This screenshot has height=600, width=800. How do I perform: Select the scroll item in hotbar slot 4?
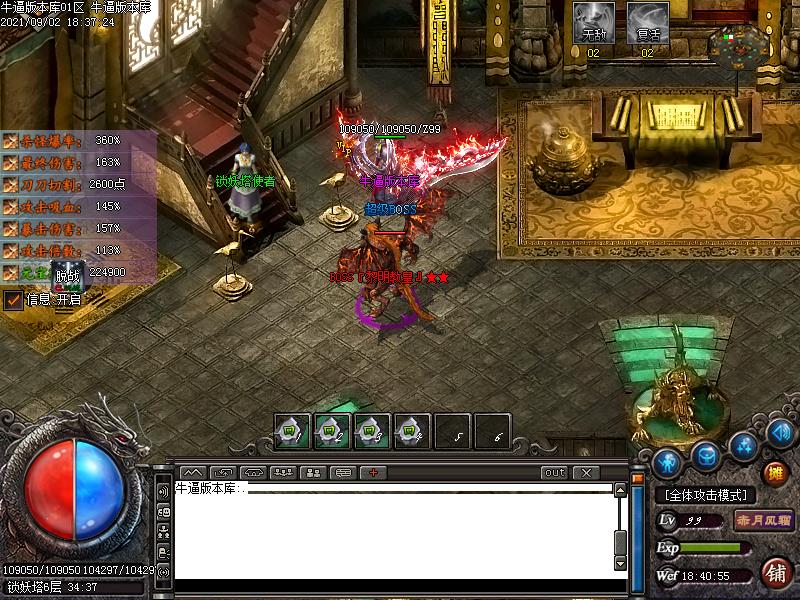point(412,432)
